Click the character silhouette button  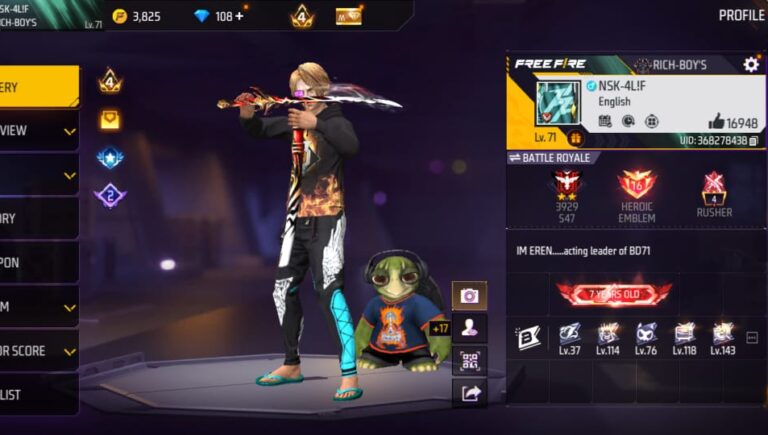[x=469, y=327]
